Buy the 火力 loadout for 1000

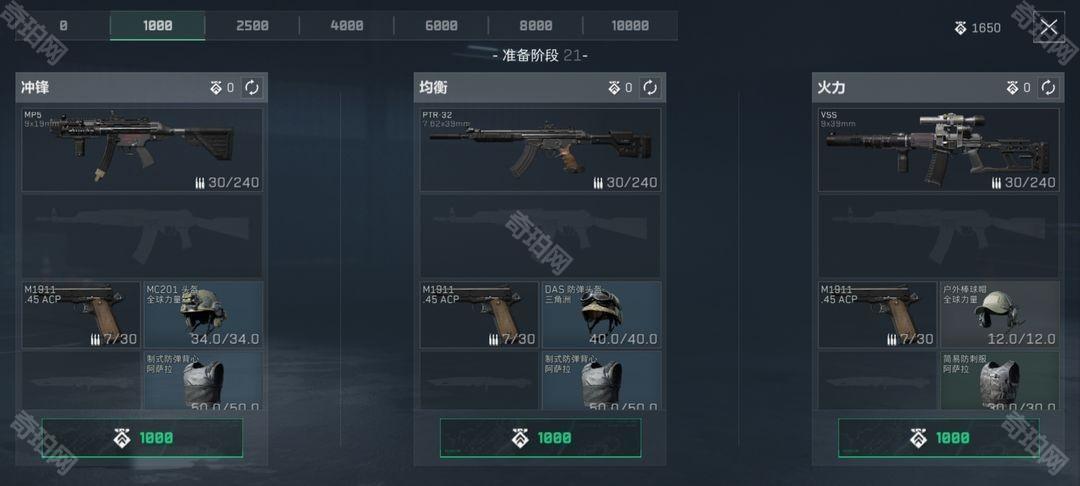click(x=938, y=438)
